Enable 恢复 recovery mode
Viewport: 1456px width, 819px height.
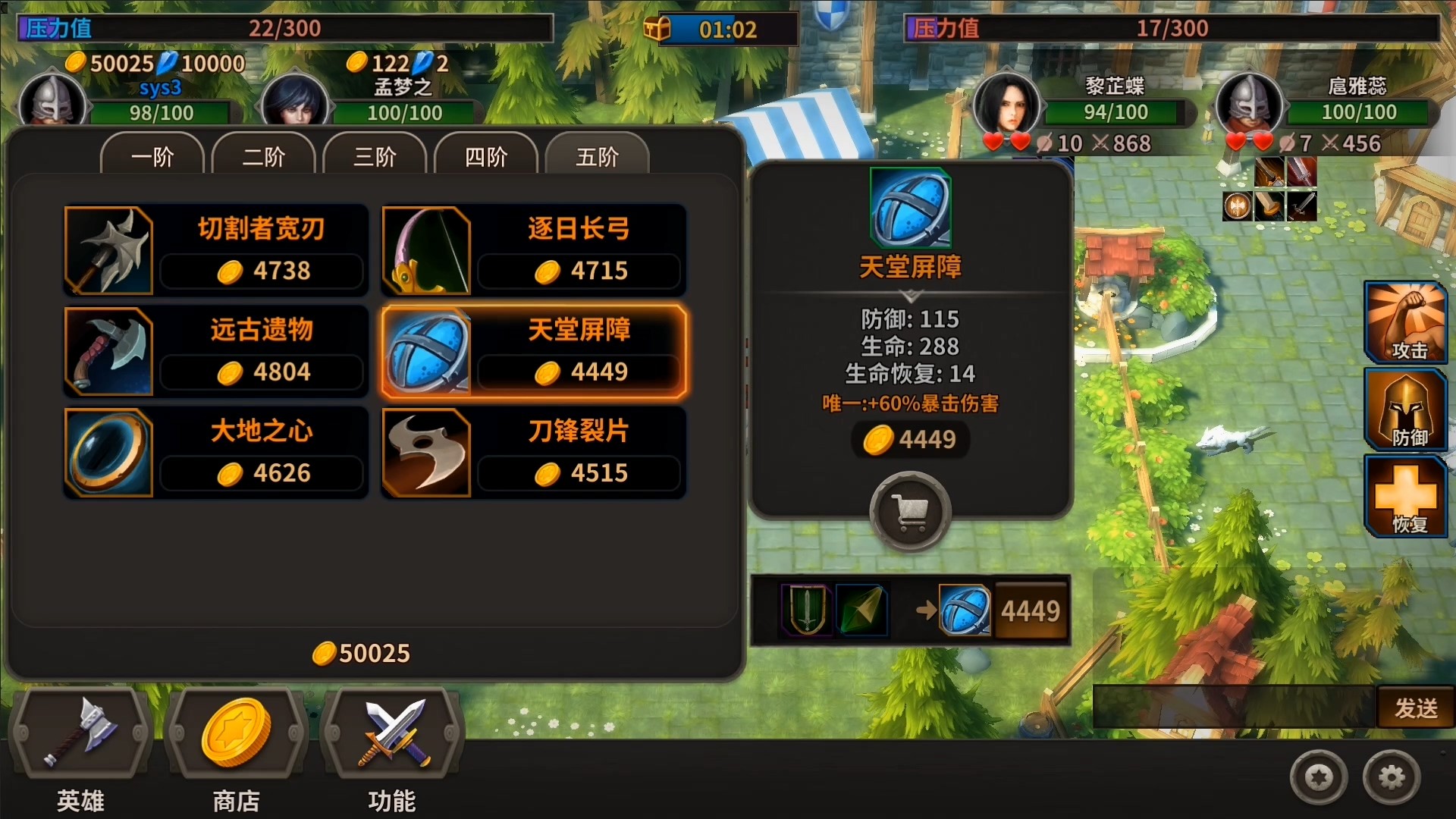click(1405, 494)
